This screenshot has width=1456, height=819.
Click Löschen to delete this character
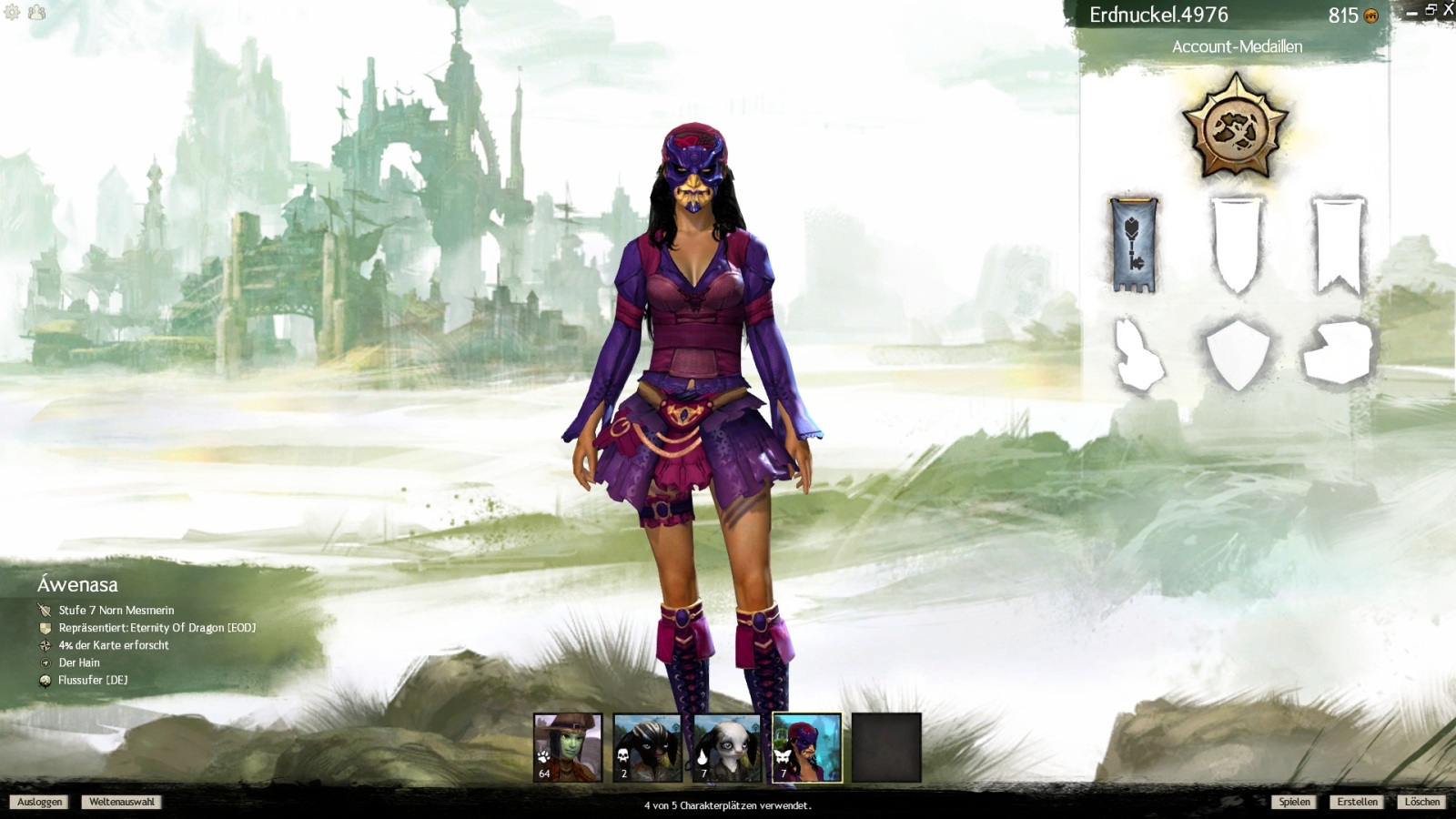(x=1421, y=802)
